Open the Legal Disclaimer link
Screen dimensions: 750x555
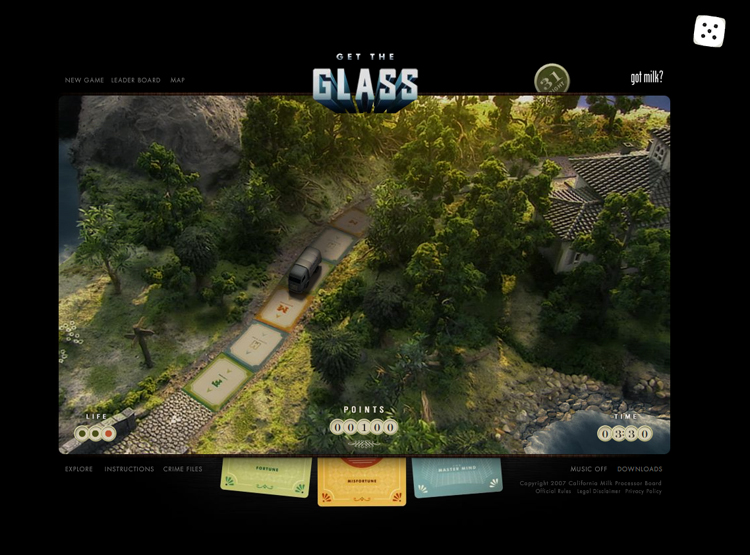[x=599, y=491]
